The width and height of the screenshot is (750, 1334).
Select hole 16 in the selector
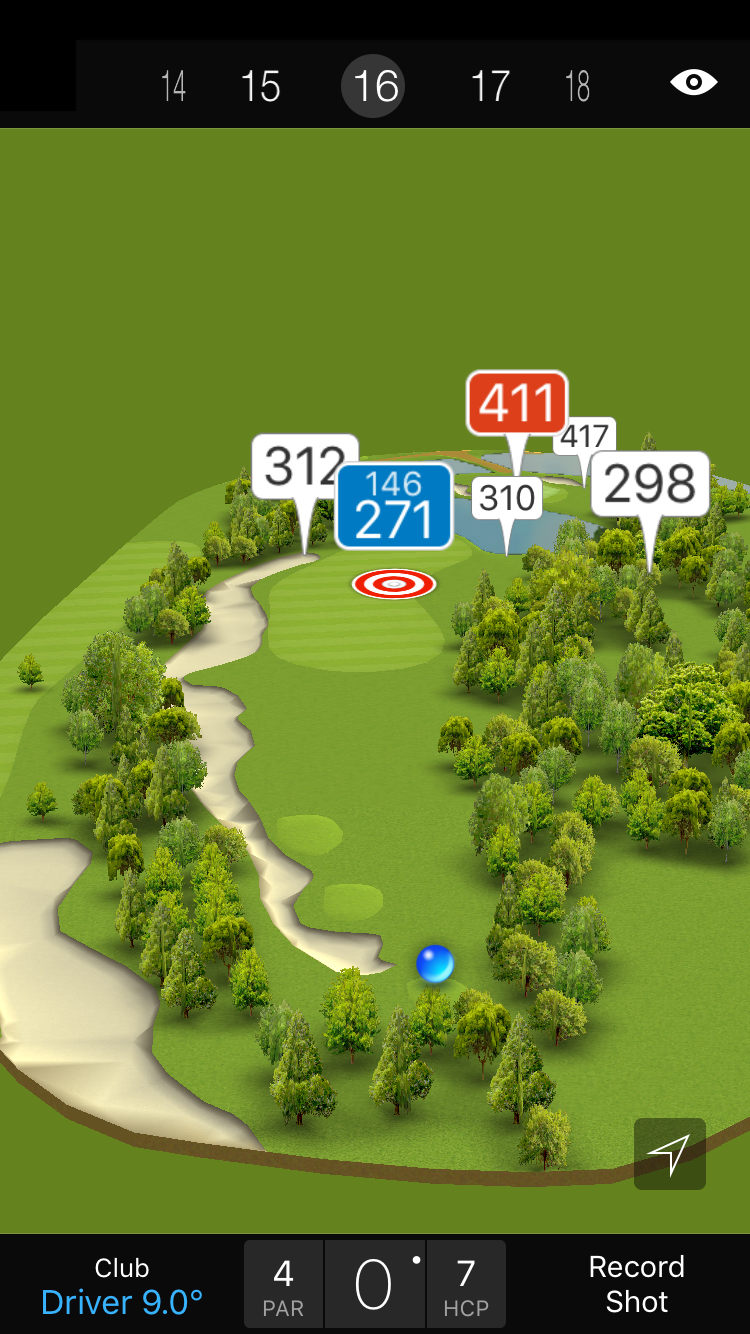click(x=376, y=86)
